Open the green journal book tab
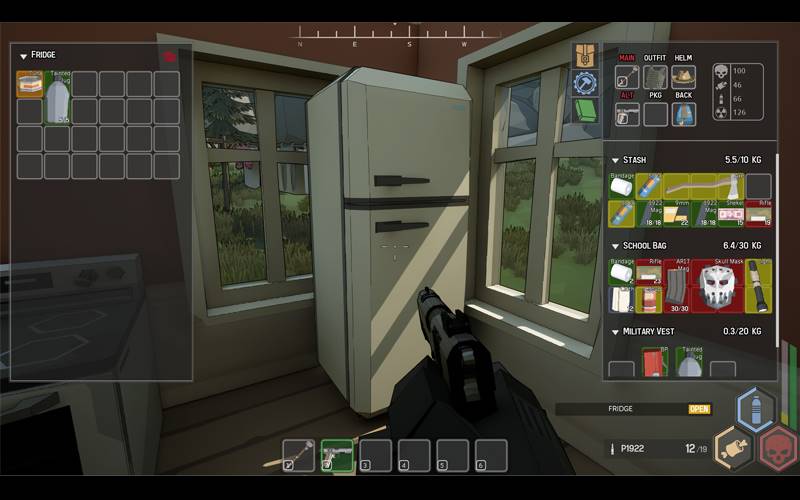This screenshot has width=800, height=500. click(585, 109)
